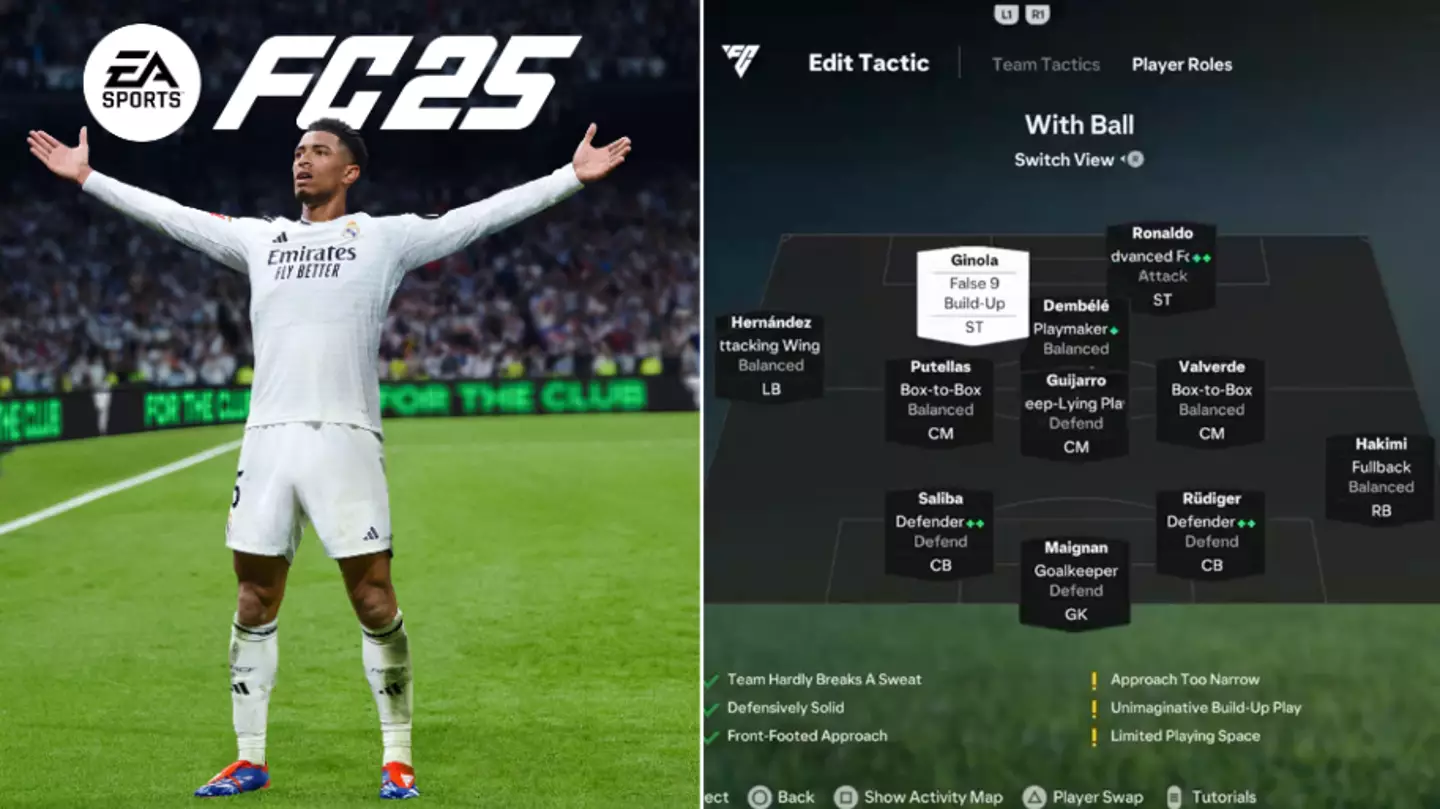Viewport: 1440px width, 809px height.
Task: Select Ginola's False 9 role card
Action: (973, 294)
